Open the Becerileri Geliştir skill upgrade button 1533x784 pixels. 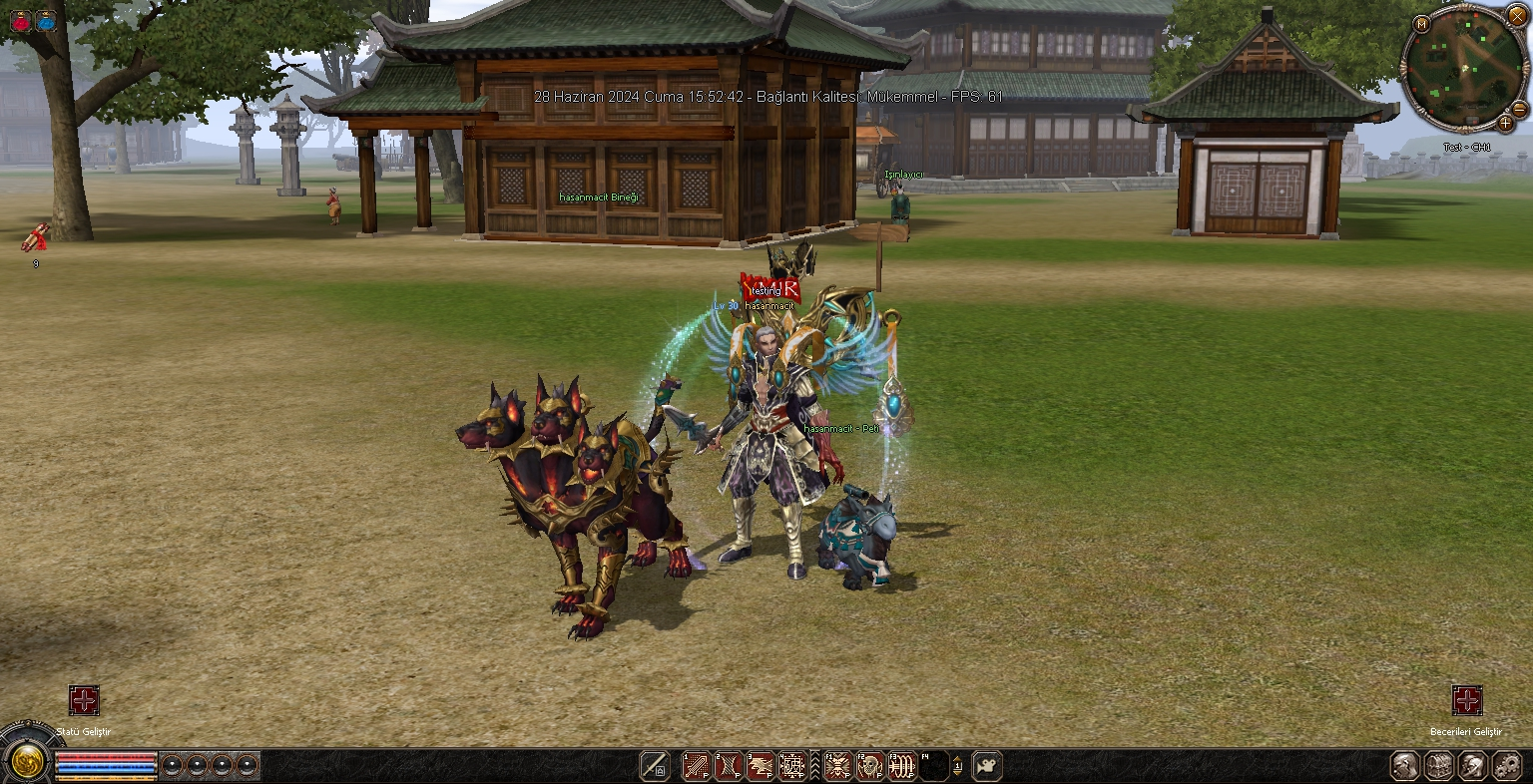1466,700
